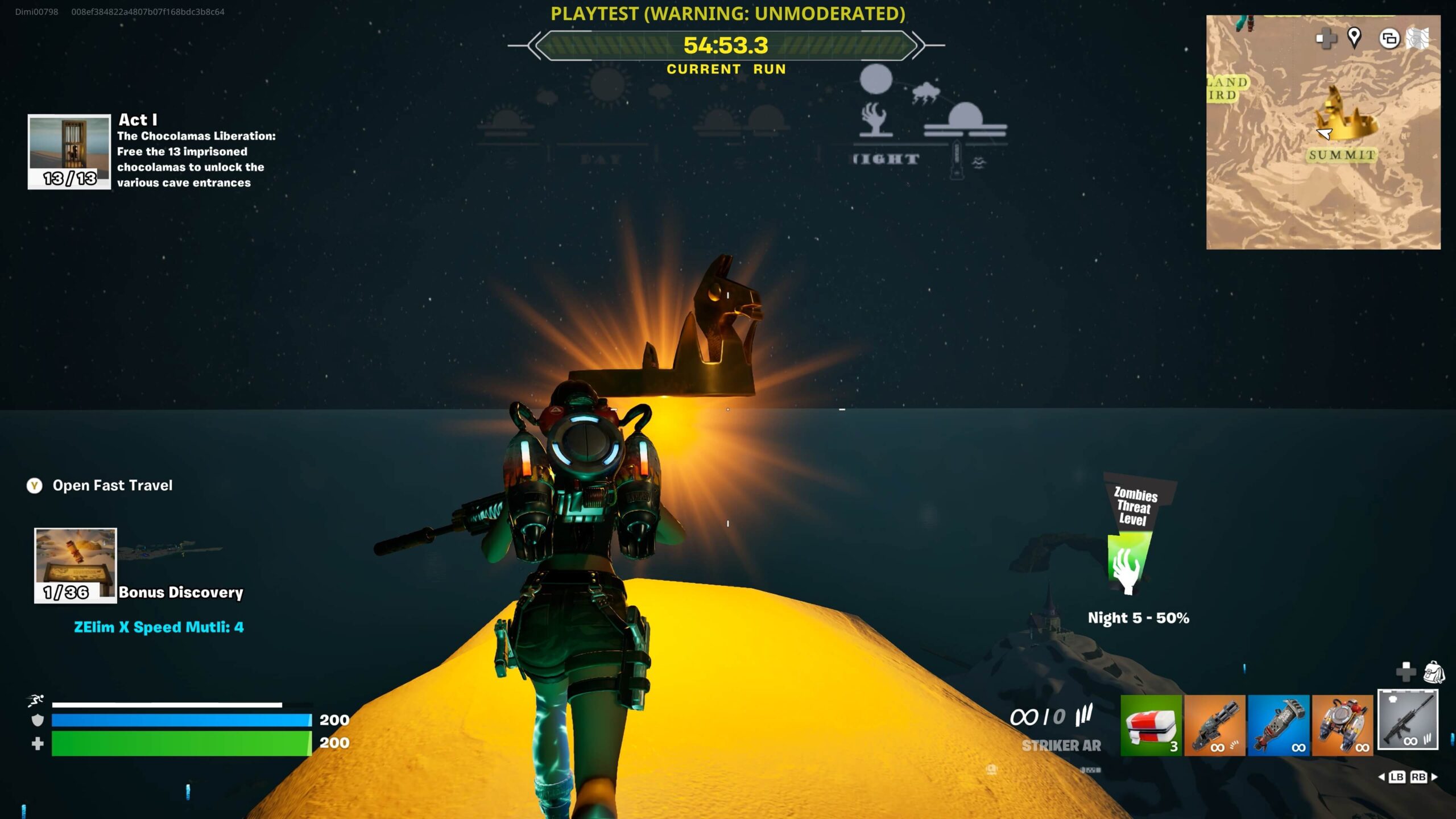Open the folded map icon
Screen dimensions: 1456x819
pos(1417,39)
